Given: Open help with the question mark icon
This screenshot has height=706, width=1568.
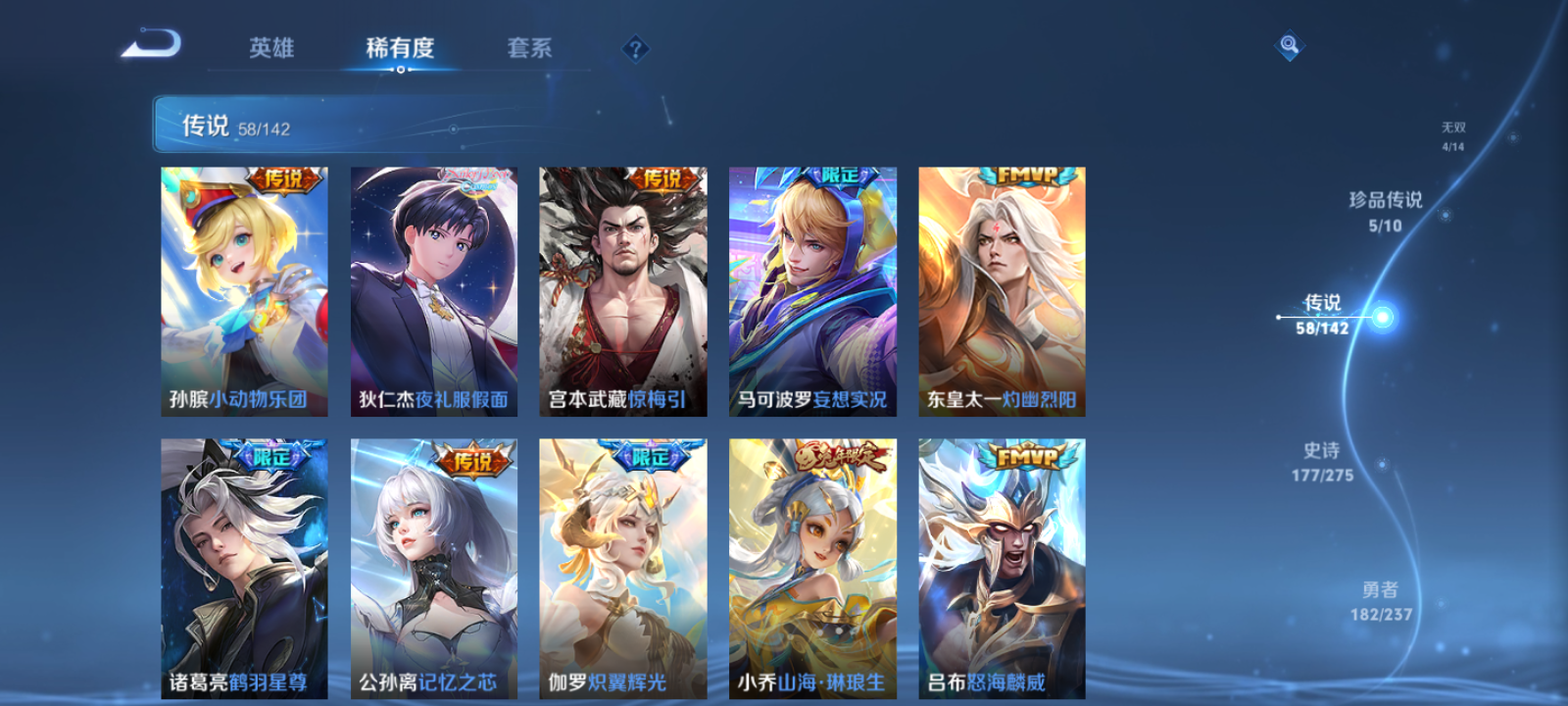Looking at the screenshot, I should 638,45.
